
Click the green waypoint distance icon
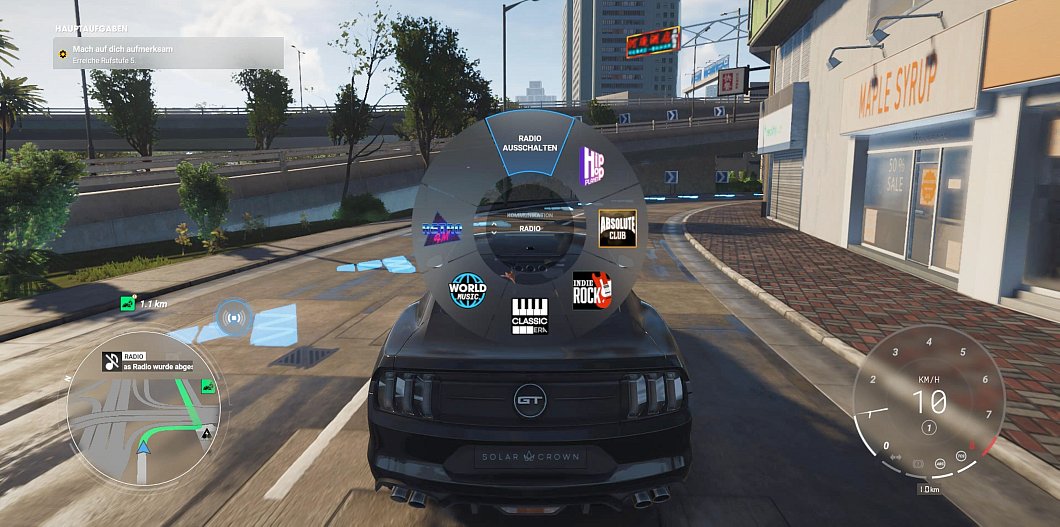(127, 303)
